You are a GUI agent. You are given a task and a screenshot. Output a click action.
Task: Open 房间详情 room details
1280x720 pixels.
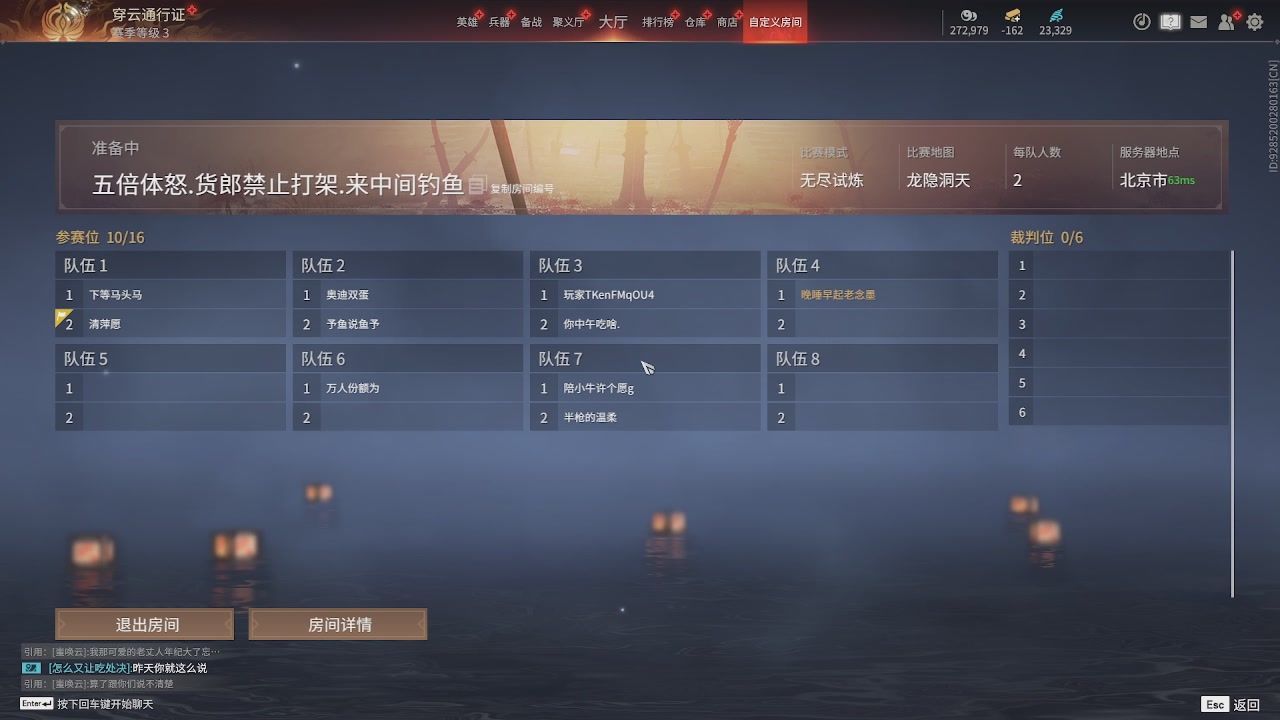pyautogui.click(x=338, y=623)
